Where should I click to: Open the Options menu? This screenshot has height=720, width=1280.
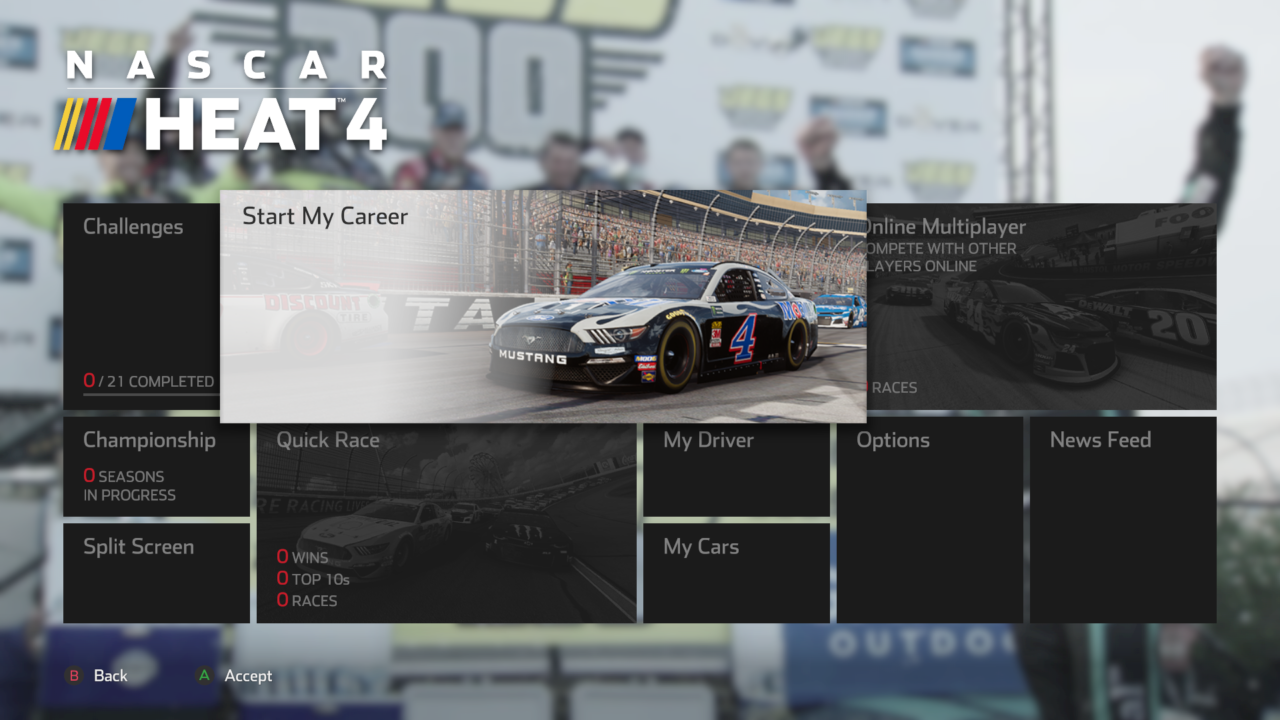(929, 520)
